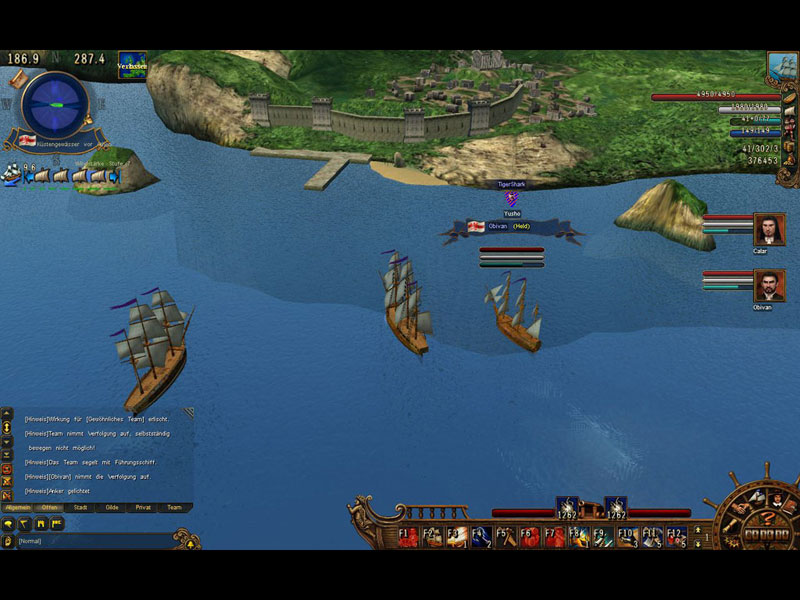This screenshot has width=800, height=600.
Task: Show the Team chat tab
Action: tap(174, 507)
